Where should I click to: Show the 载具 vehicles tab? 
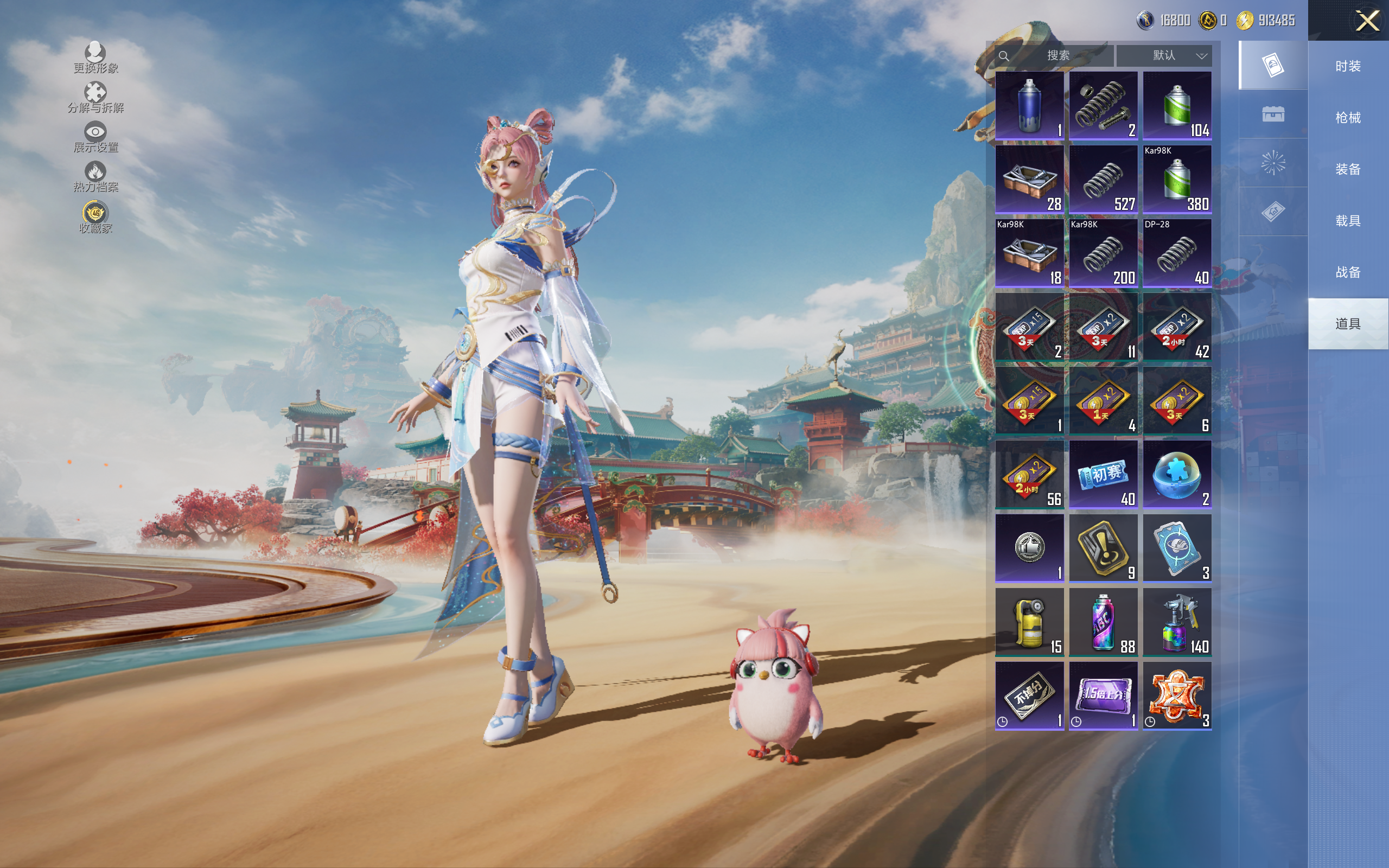[x=1348, y=221]
